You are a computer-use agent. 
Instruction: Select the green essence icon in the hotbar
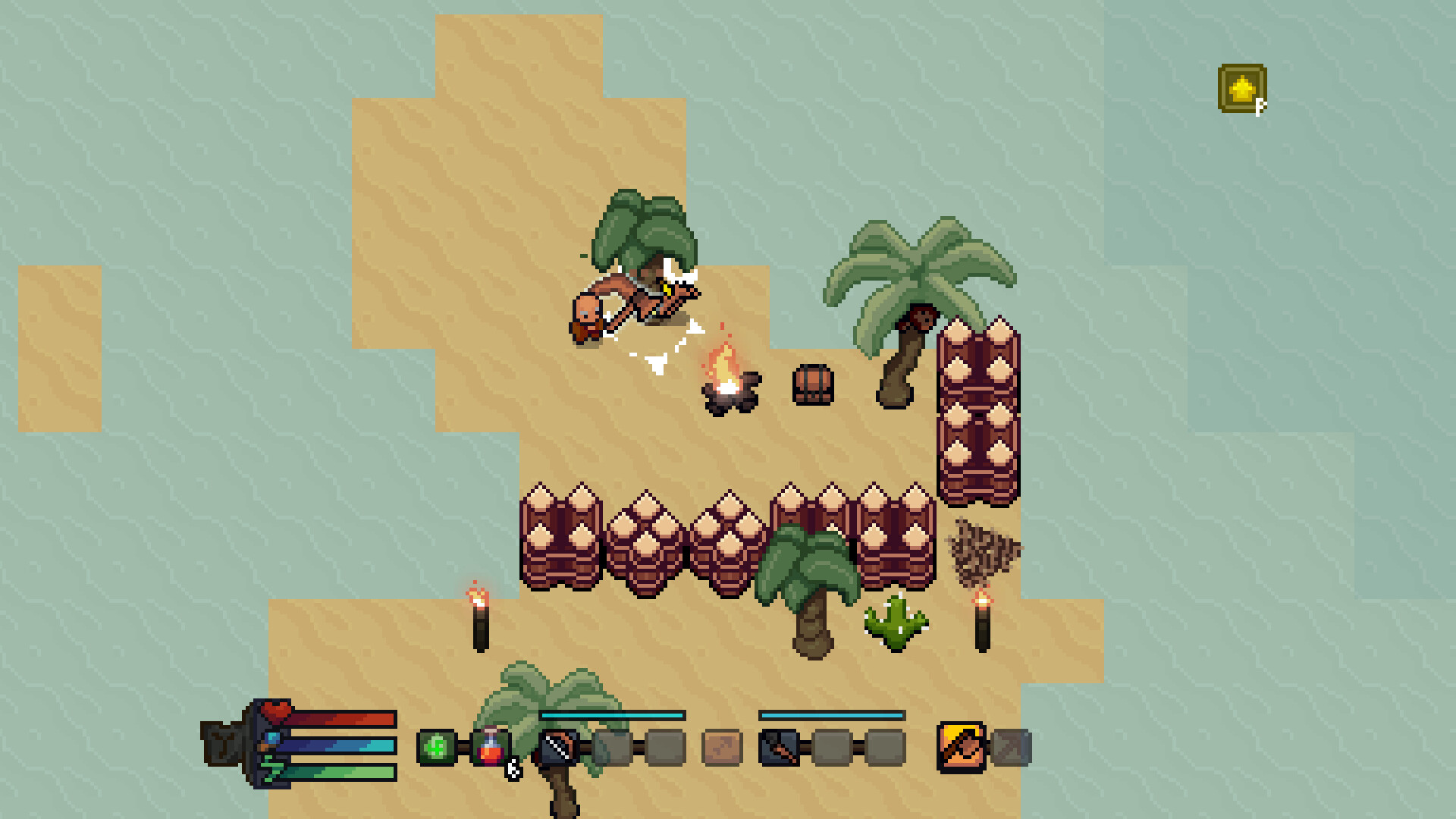click(x=438, y=747)
